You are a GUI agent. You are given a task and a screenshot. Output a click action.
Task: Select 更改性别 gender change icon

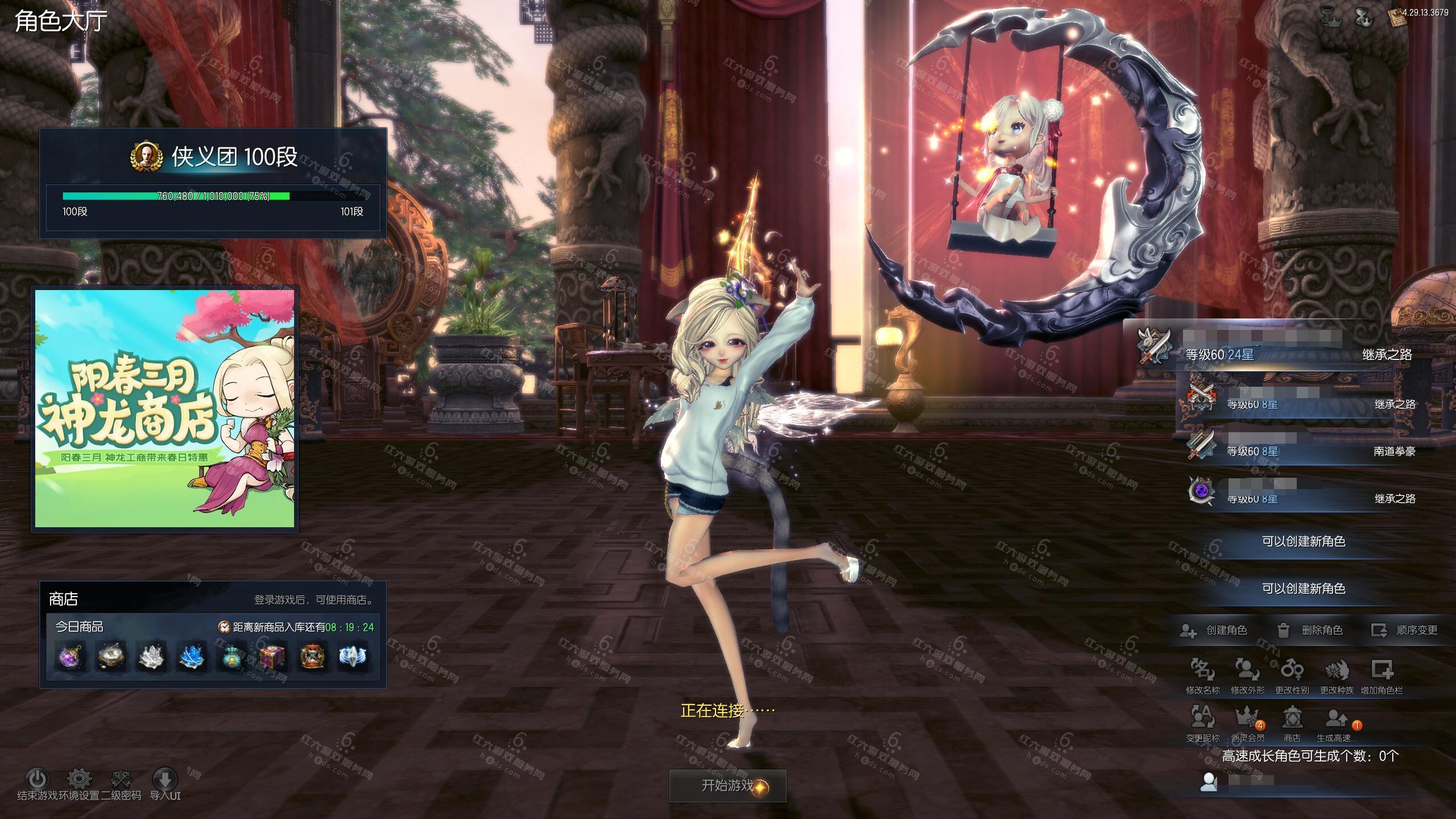[1292, 671]
